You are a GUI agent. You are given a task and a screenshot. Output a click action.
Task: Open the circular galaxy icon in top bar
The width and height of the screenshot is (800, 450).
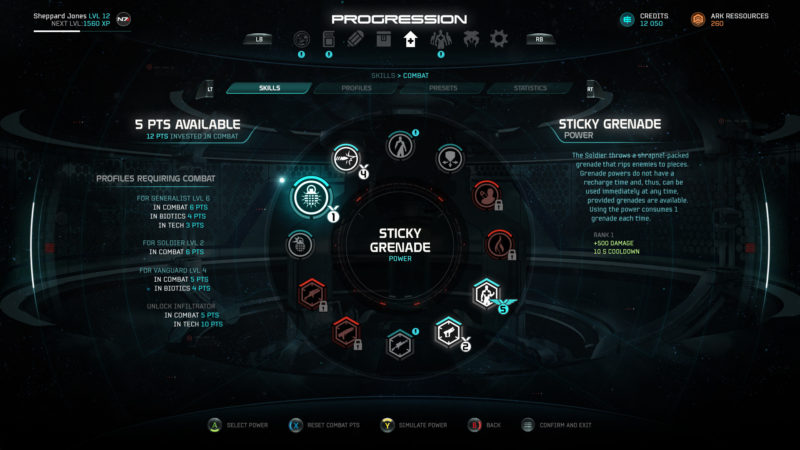(x=301, y=39)
